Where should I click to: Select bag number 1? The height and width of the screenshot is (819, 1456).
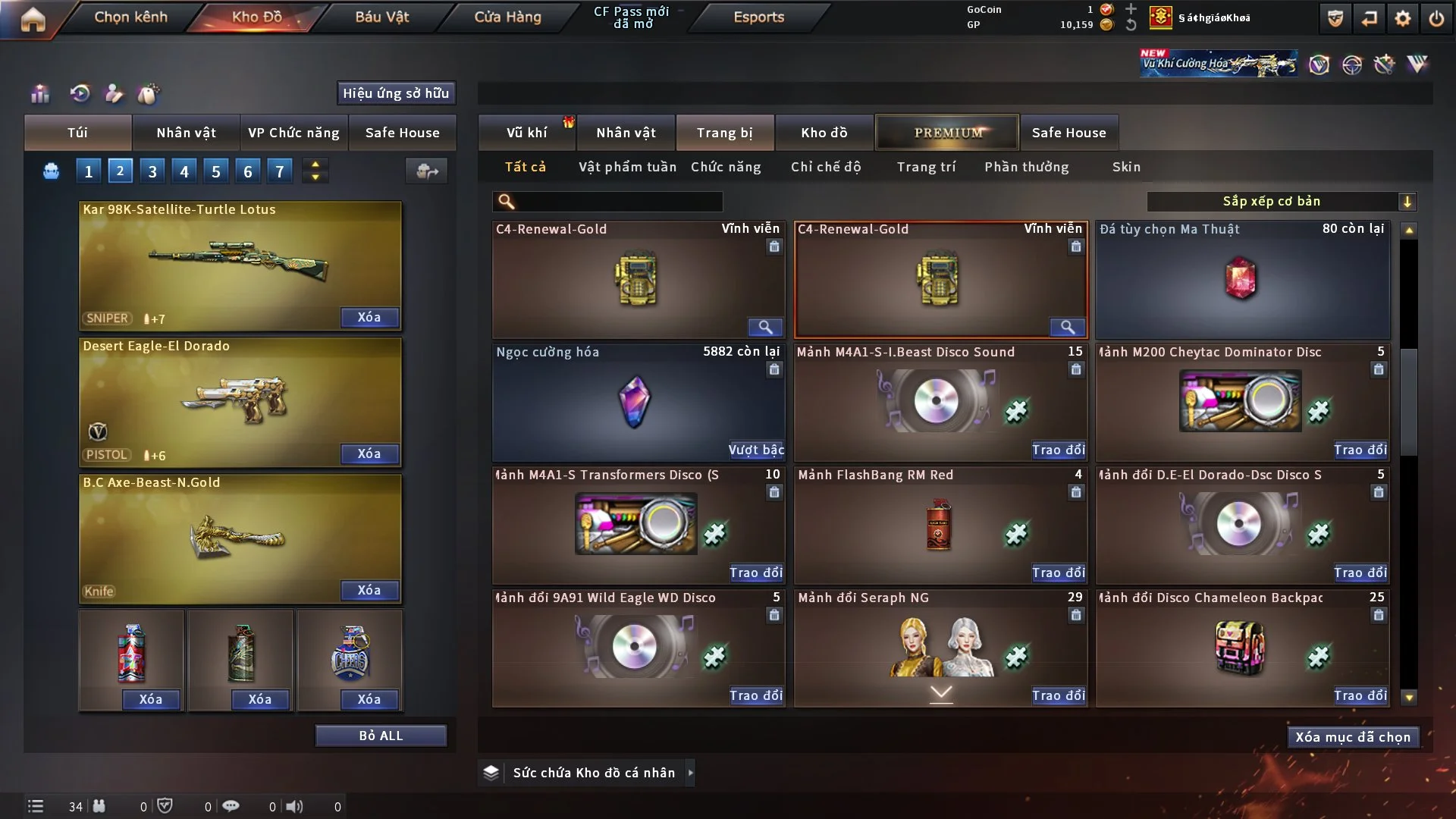click(88, 171)
